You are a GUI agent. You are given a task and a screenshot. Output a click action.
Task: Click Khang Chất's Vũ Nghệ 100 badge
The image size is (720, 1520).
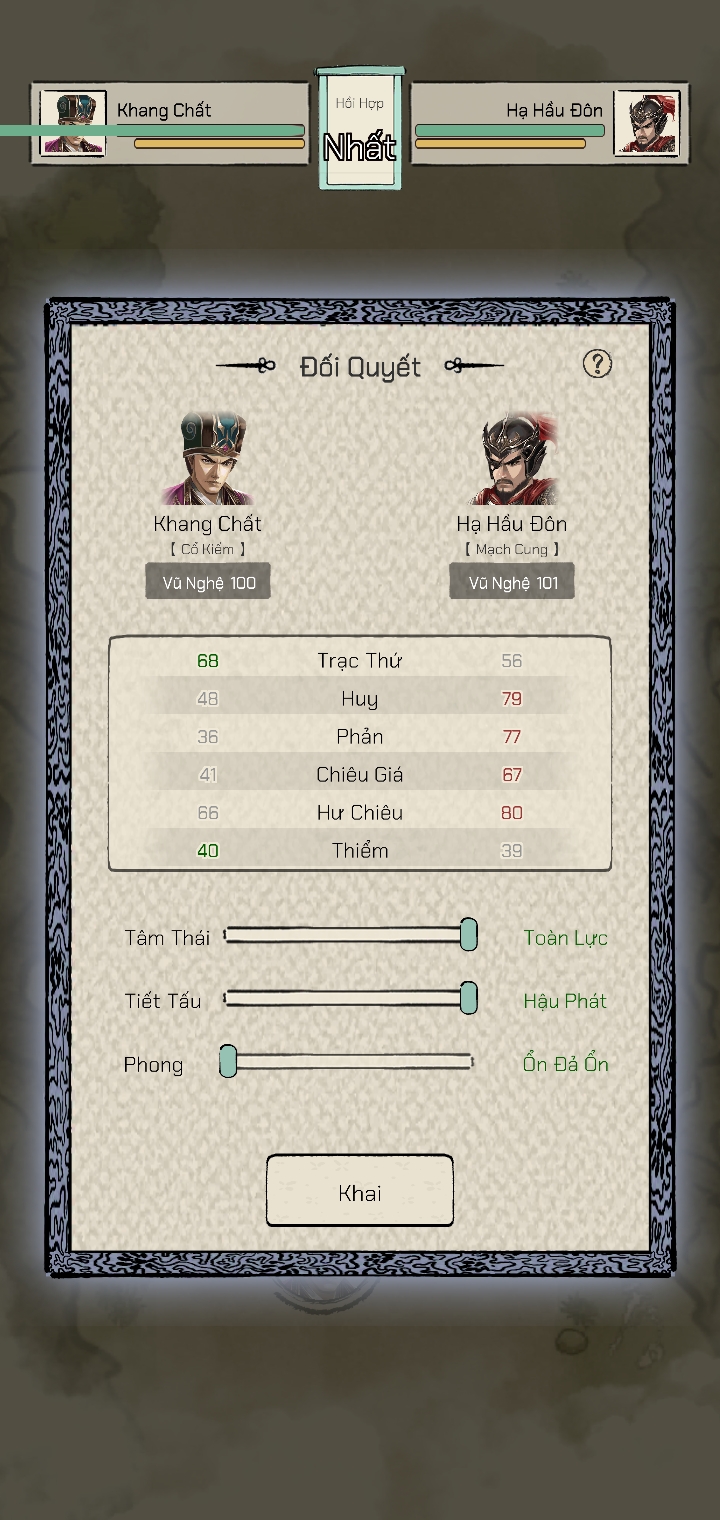click(208, 582)
